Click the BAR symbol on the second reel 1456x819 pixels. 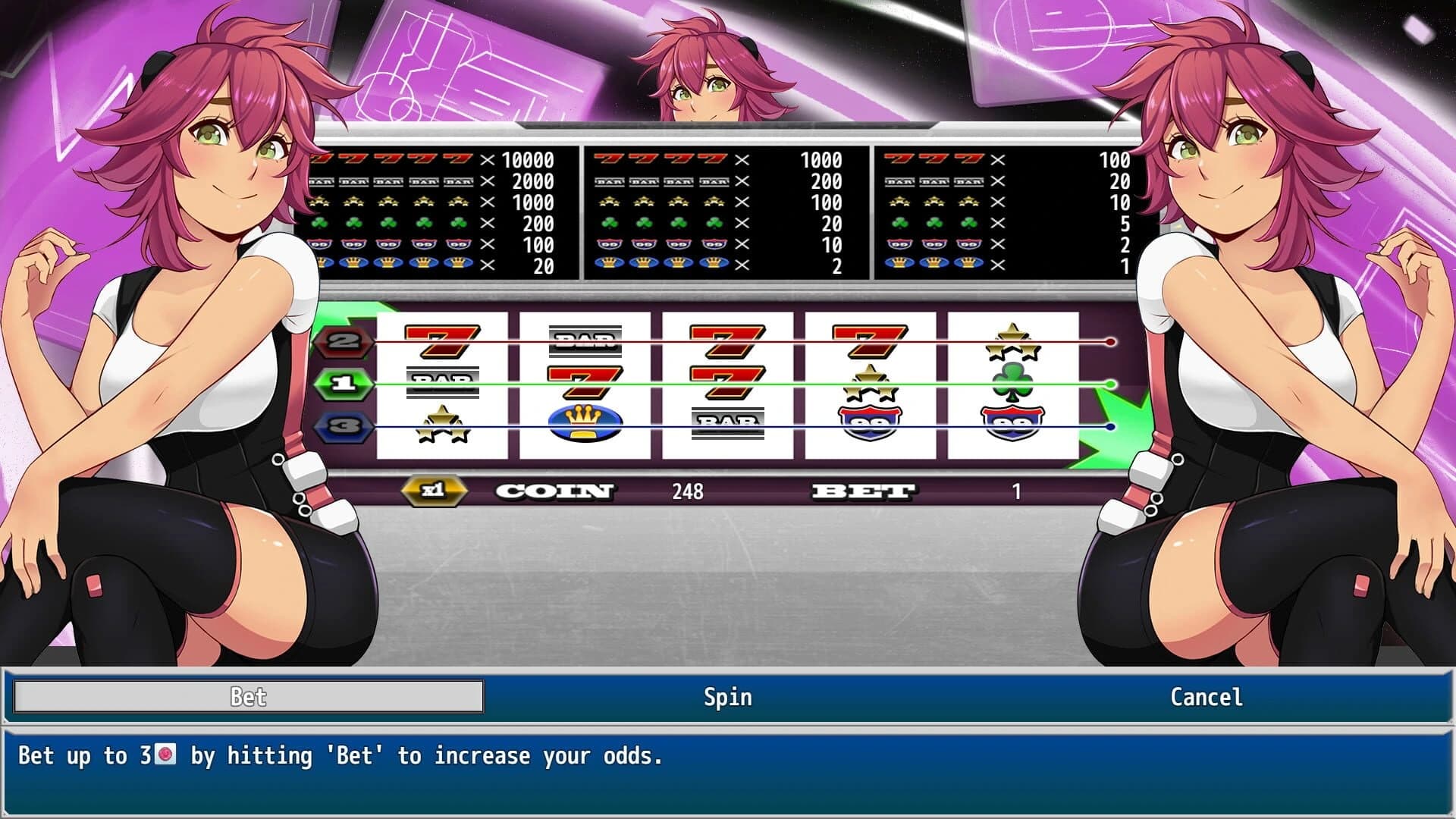click(x=585, y=341)
